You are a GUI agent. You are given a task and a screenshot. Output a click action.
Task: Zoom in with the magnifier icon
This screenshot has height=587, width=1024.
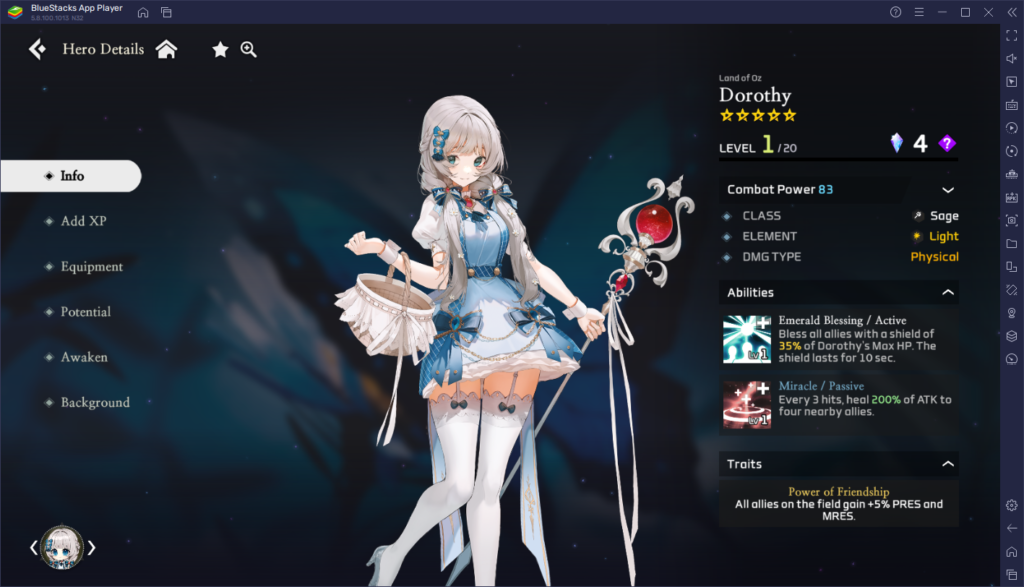pos(249,49)
